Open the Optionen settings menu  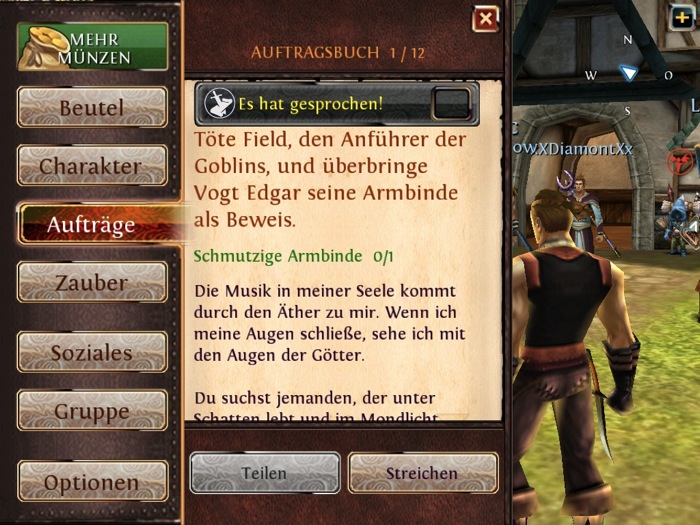pyautogui.click(x=92, y=482)
